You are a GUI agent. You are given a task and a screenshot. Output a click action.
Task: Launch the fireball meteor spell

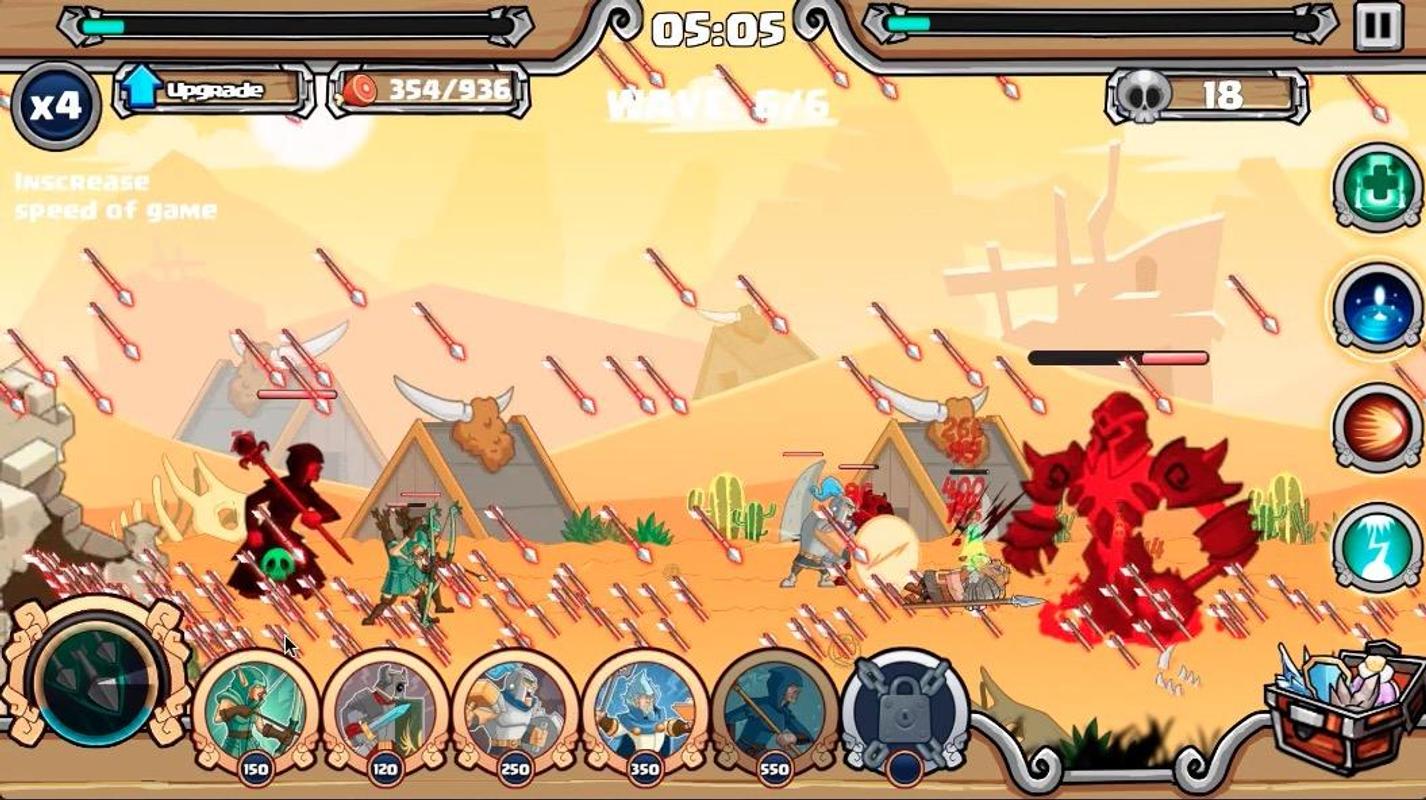pos(1378,428)
